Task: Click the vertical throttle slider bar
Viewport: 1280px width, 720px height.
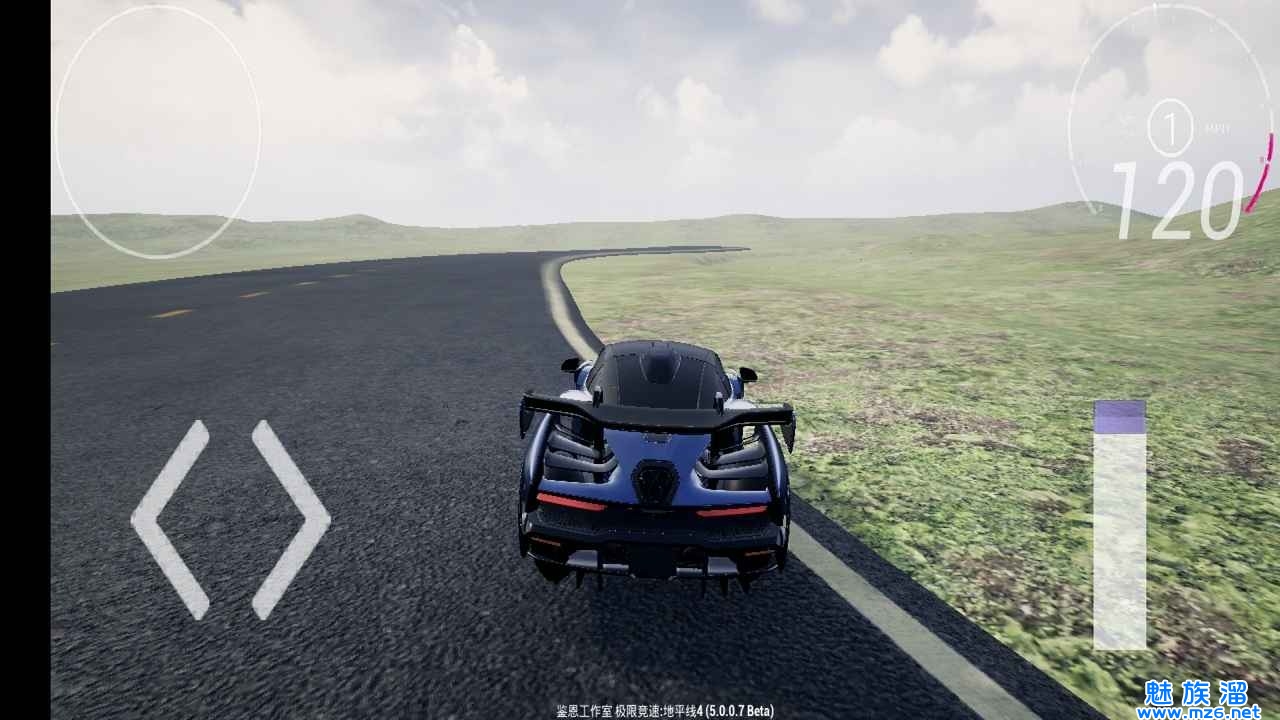Action: coord(1119,526)
